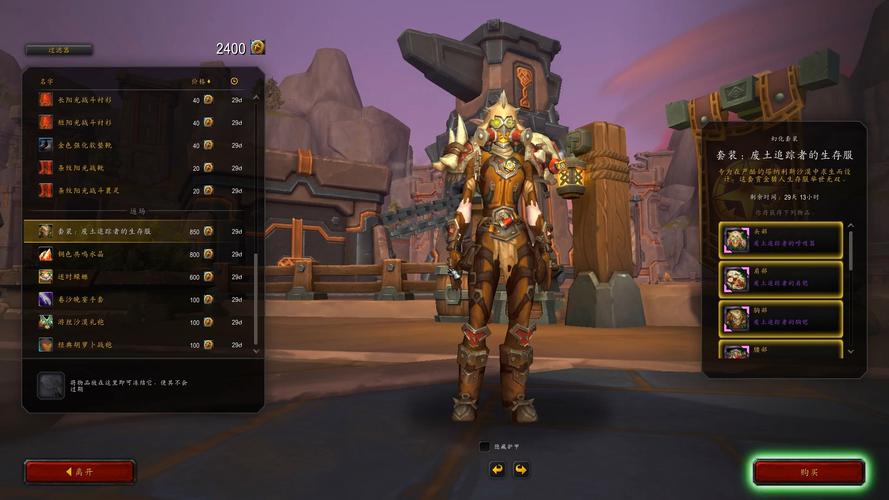
Task: Leave the shop with the 离开 button
Action: click(80, 472)
